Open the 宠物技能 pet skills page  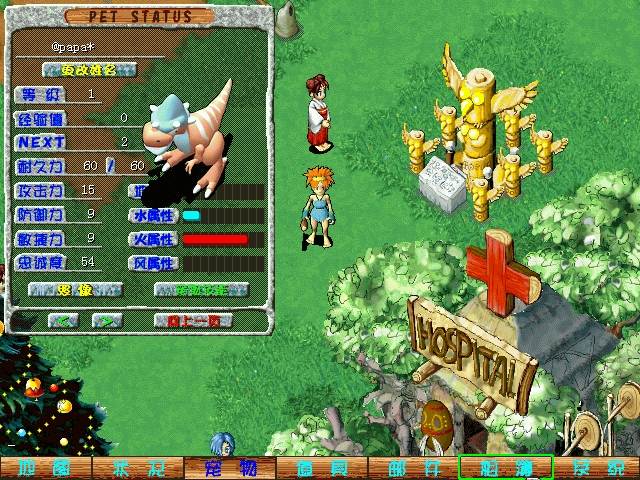click(x=201, y=290)
